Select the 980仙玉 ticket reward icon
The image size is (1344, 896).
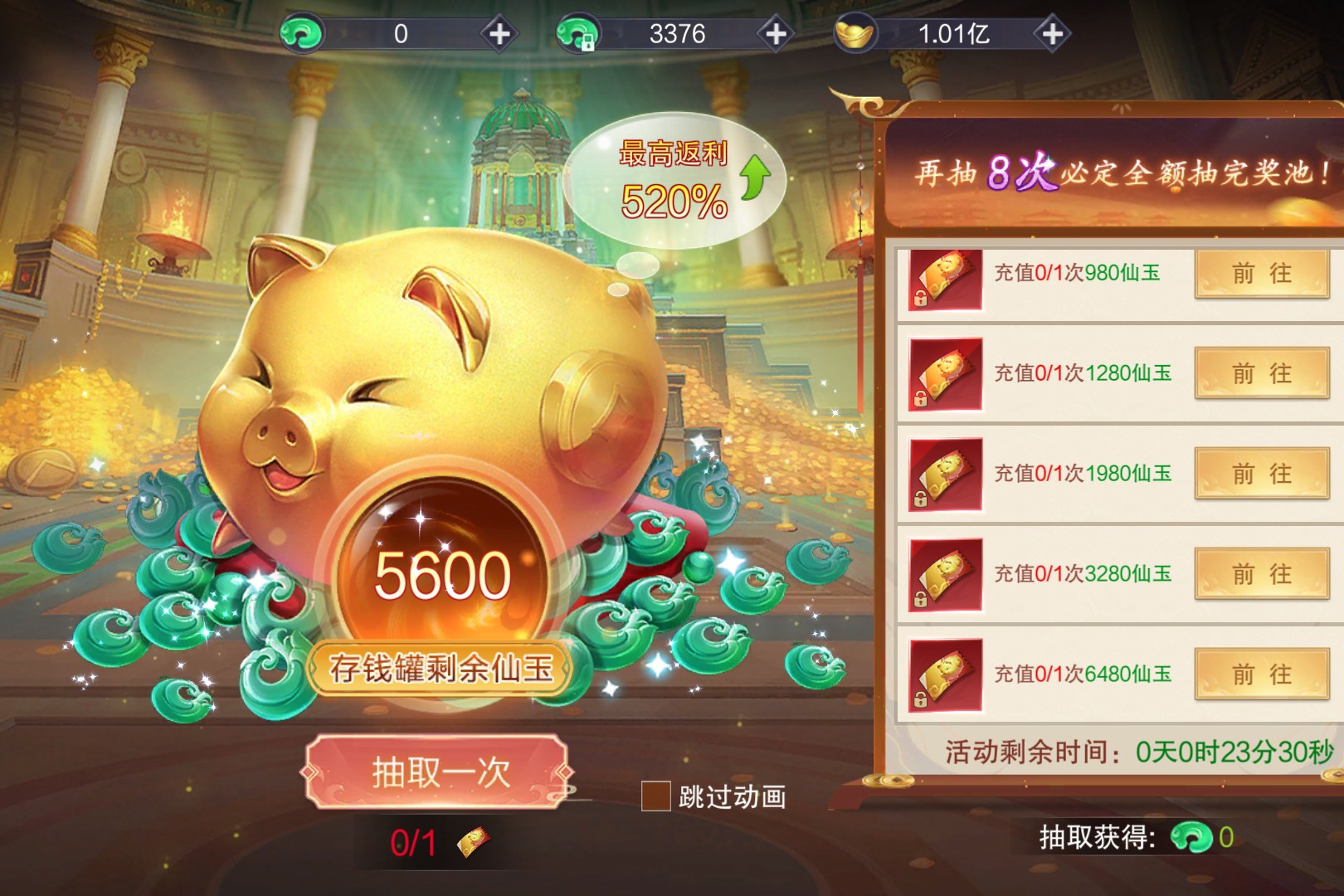click(x=946, y=279)
